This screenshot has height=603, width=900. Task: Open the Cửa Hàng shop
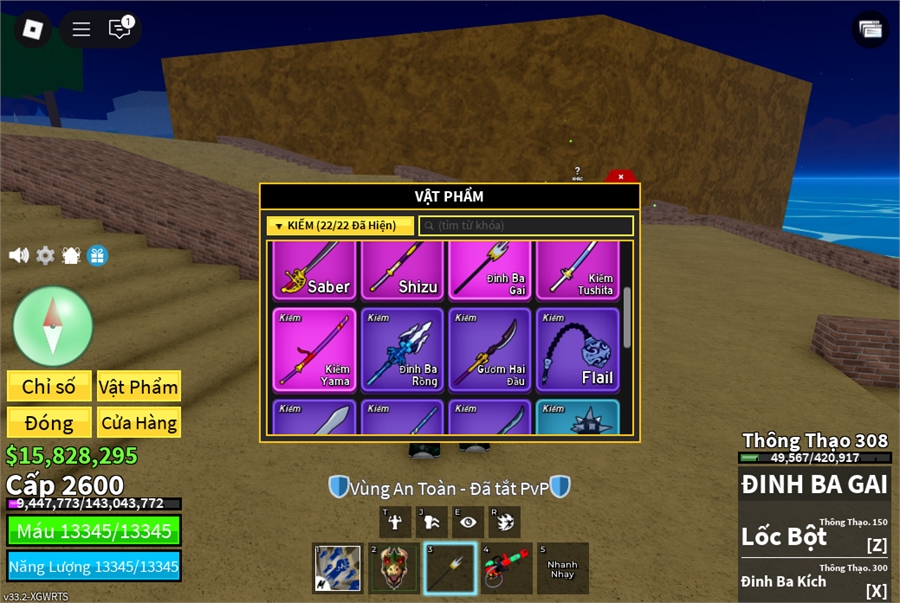tap(138, 422)
